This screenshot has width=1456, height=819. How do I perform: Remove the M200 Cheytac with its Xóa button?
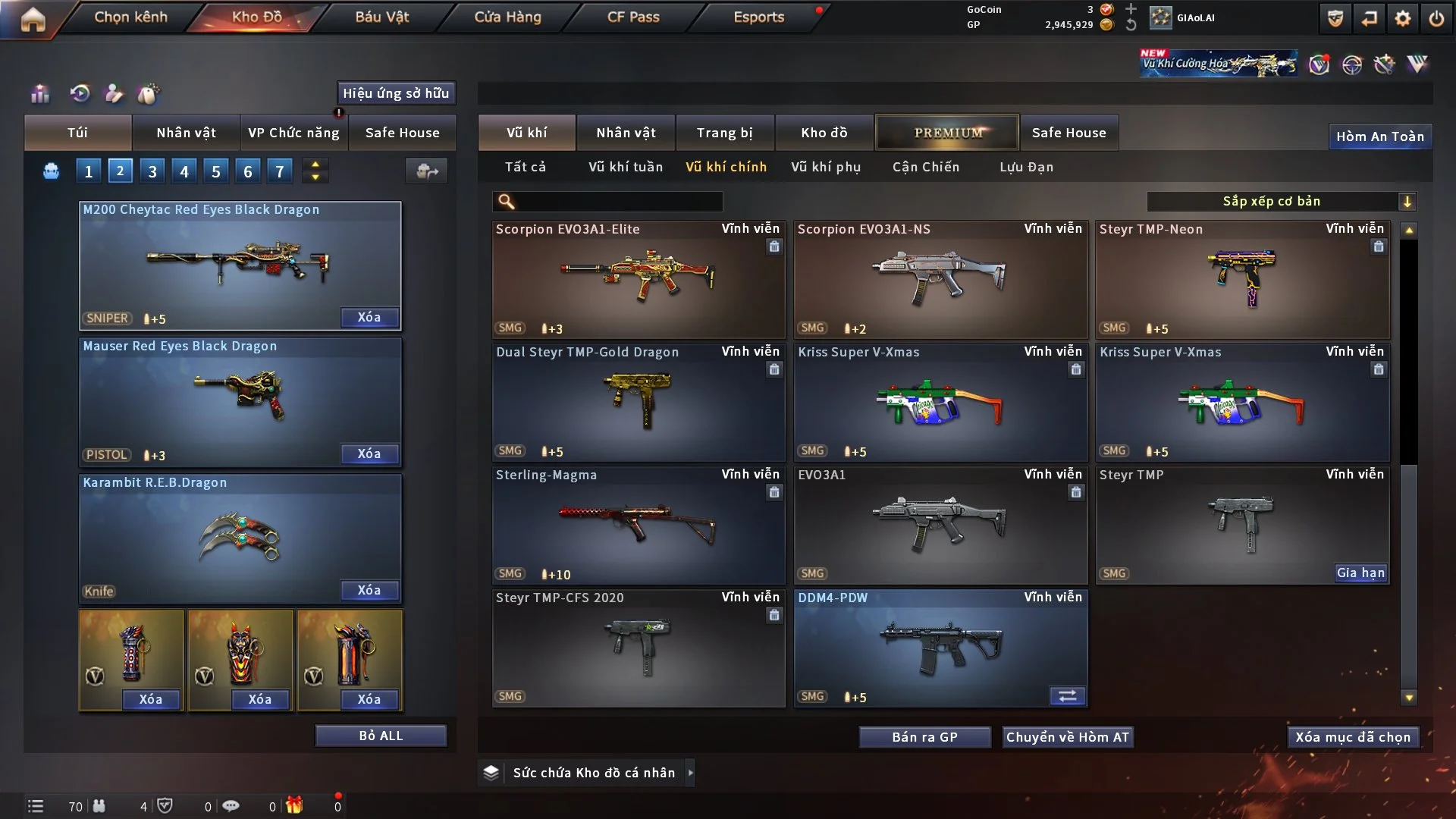coord(369,317)
